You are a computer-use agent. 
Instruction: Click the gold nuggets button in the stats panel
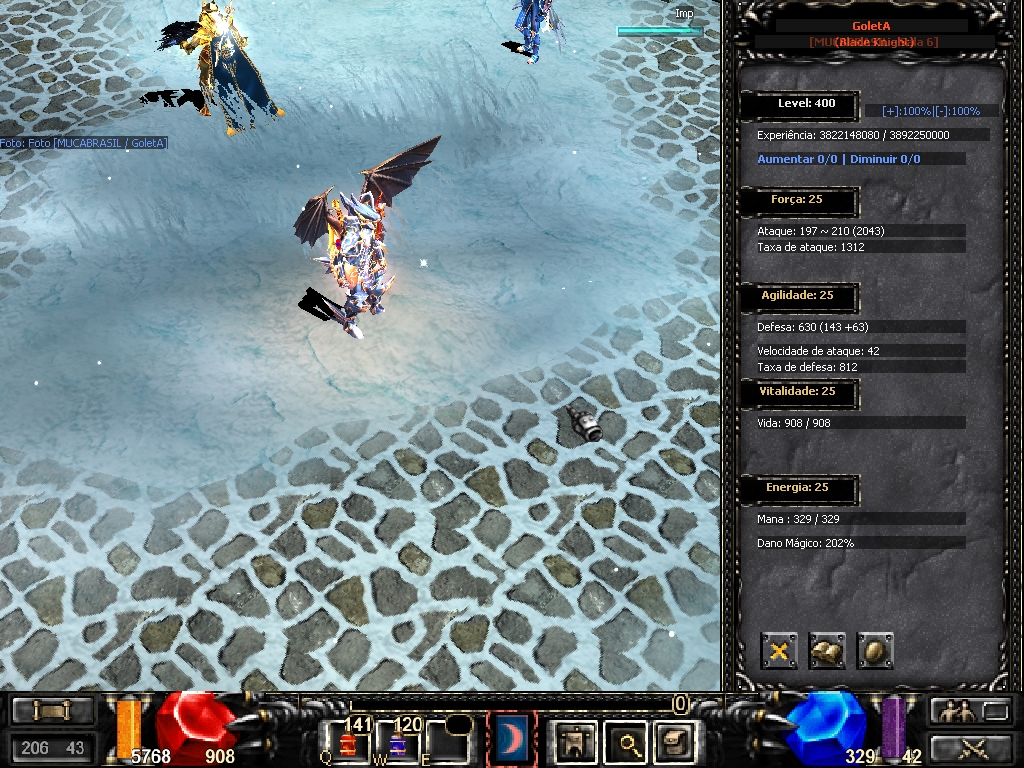[x=827, y=651]
